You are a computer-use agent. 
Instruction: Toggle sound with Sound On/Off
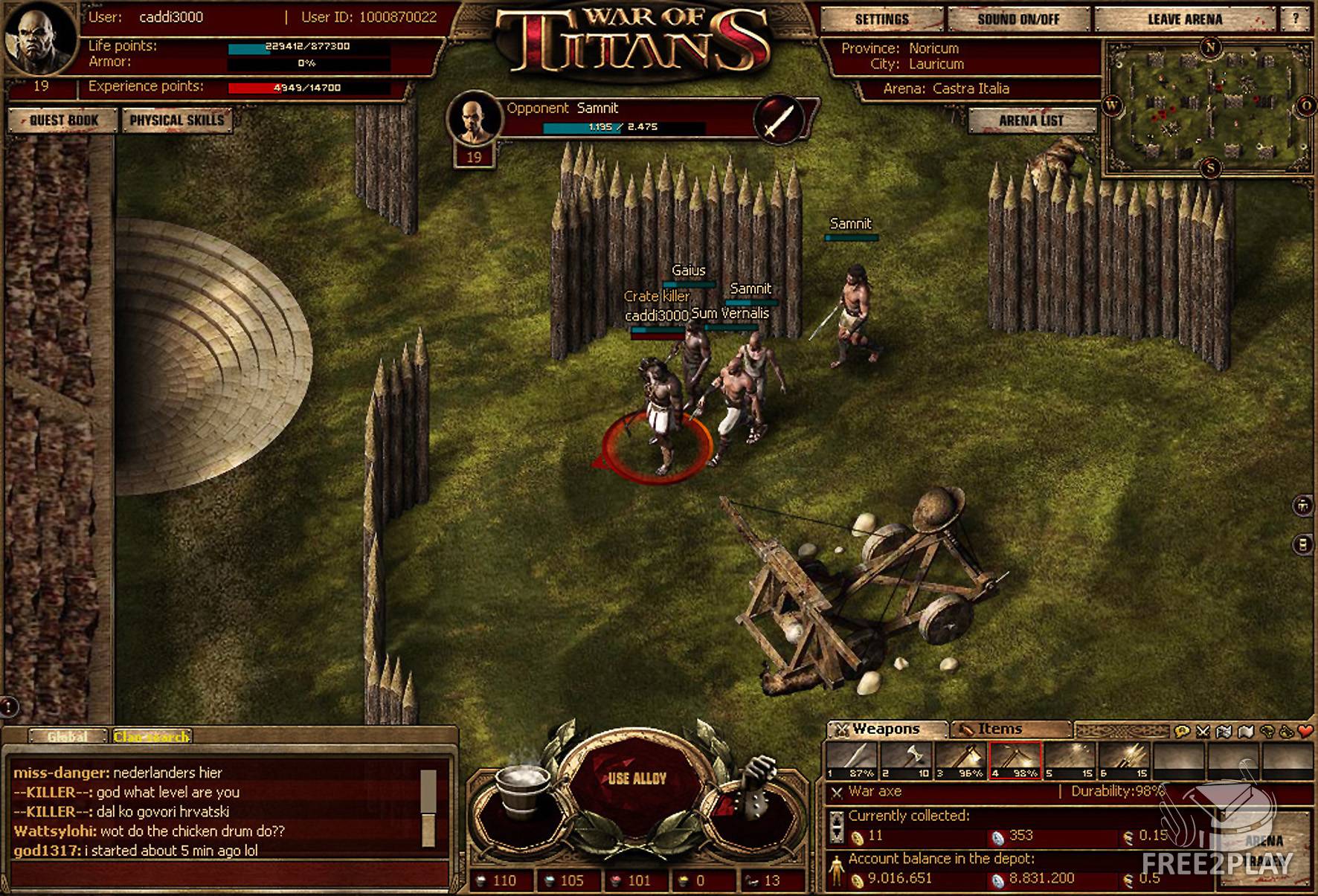coord(1018,19)
